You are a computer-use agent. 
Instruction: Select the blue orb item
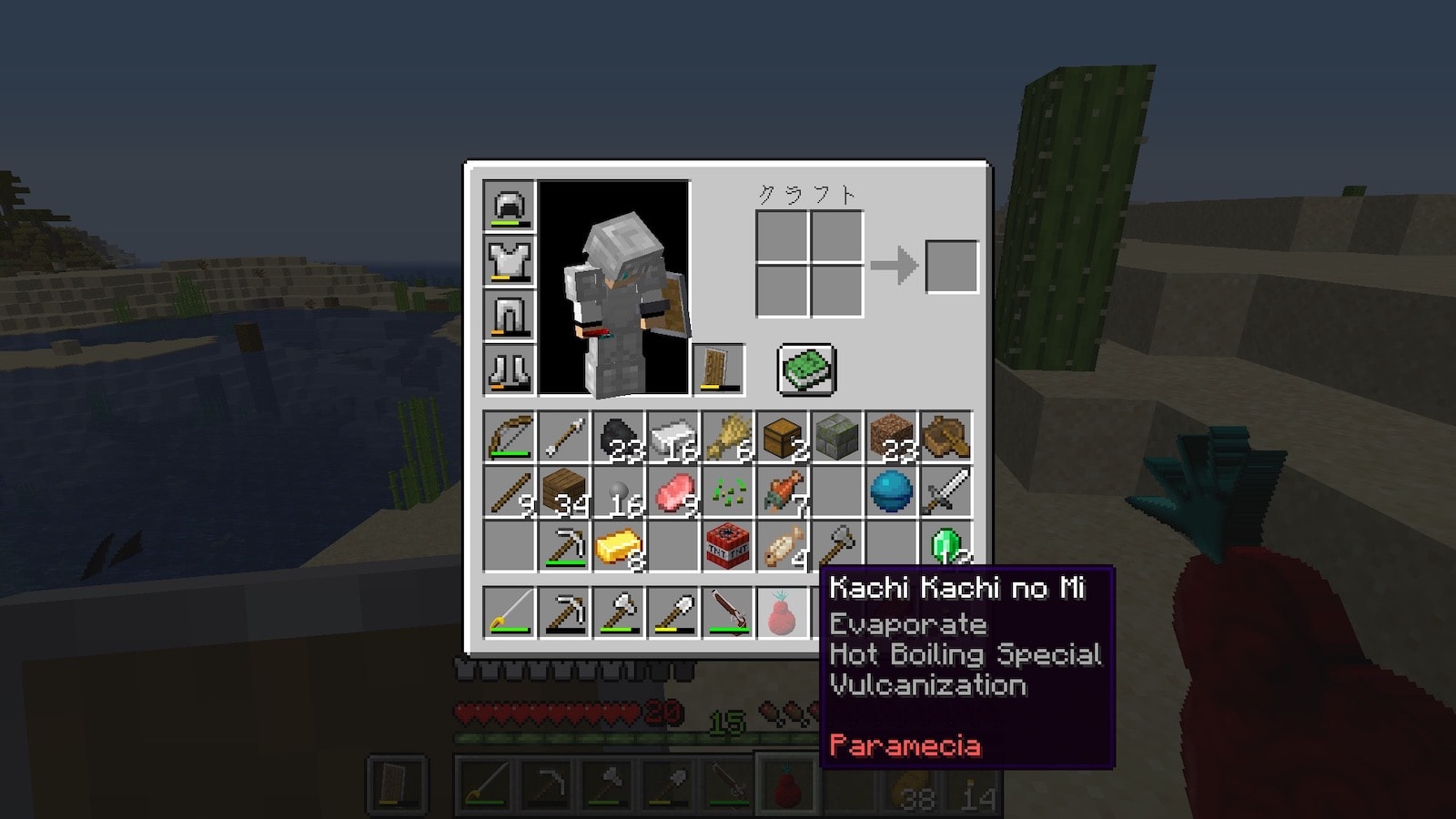(892, 492)
